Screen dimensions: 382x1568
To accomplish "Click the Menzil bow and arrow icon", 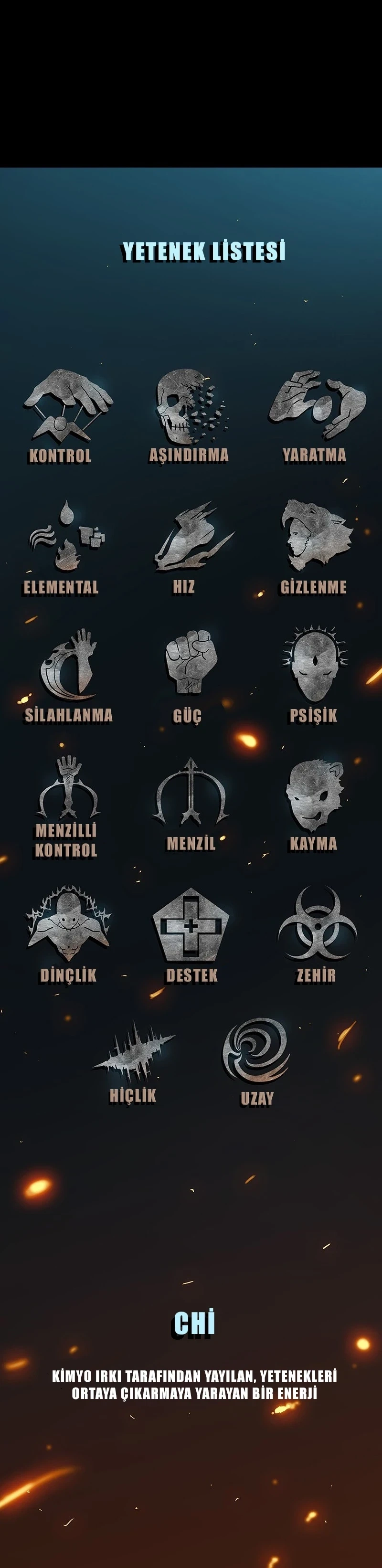I will [191, 791].
